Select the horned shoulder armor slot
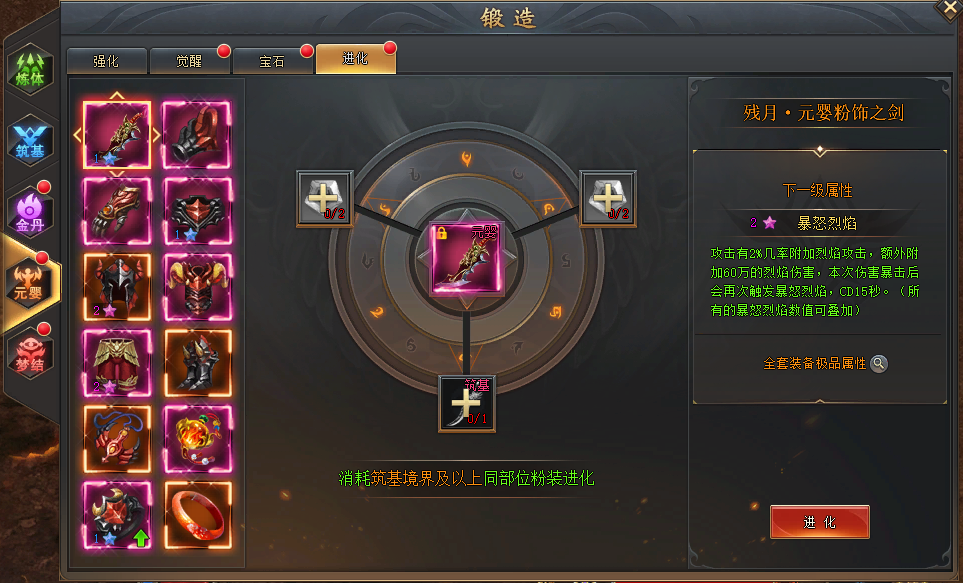963x583 pixels. tap(197, 287)
